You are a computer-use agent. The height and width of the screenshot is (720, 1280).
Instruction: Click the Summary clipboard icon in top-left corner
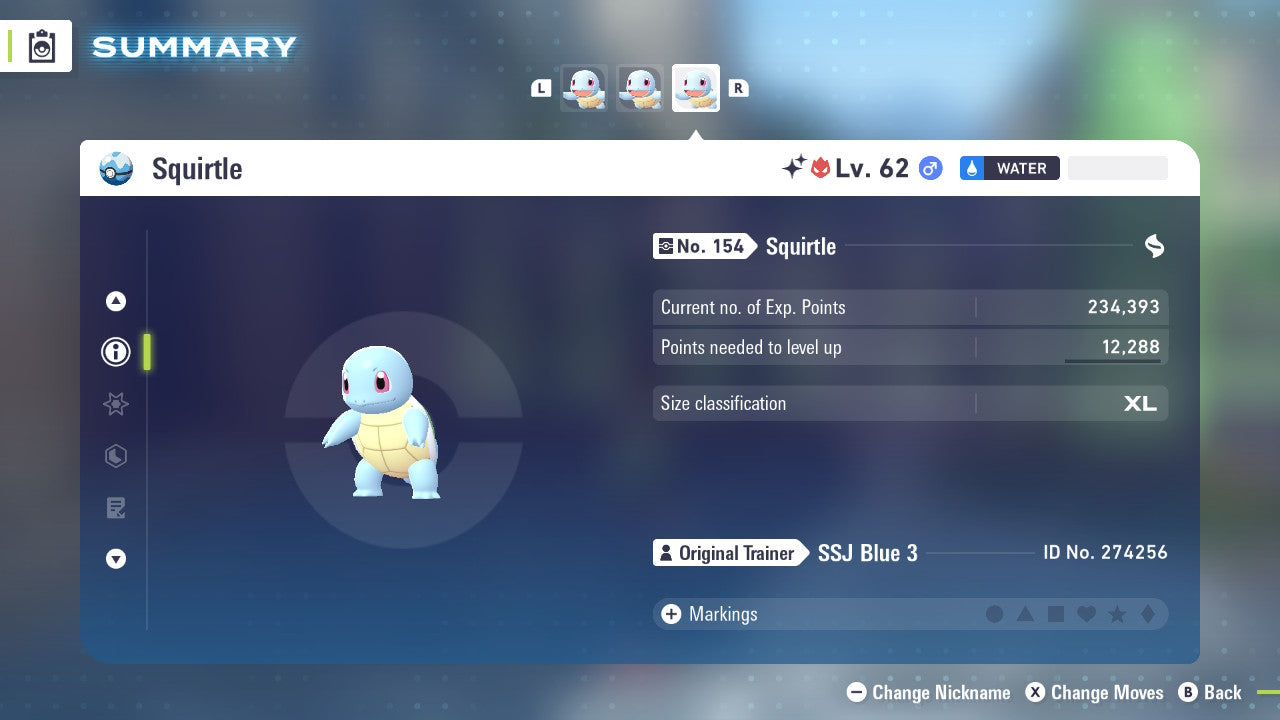(x=41, y=46)
